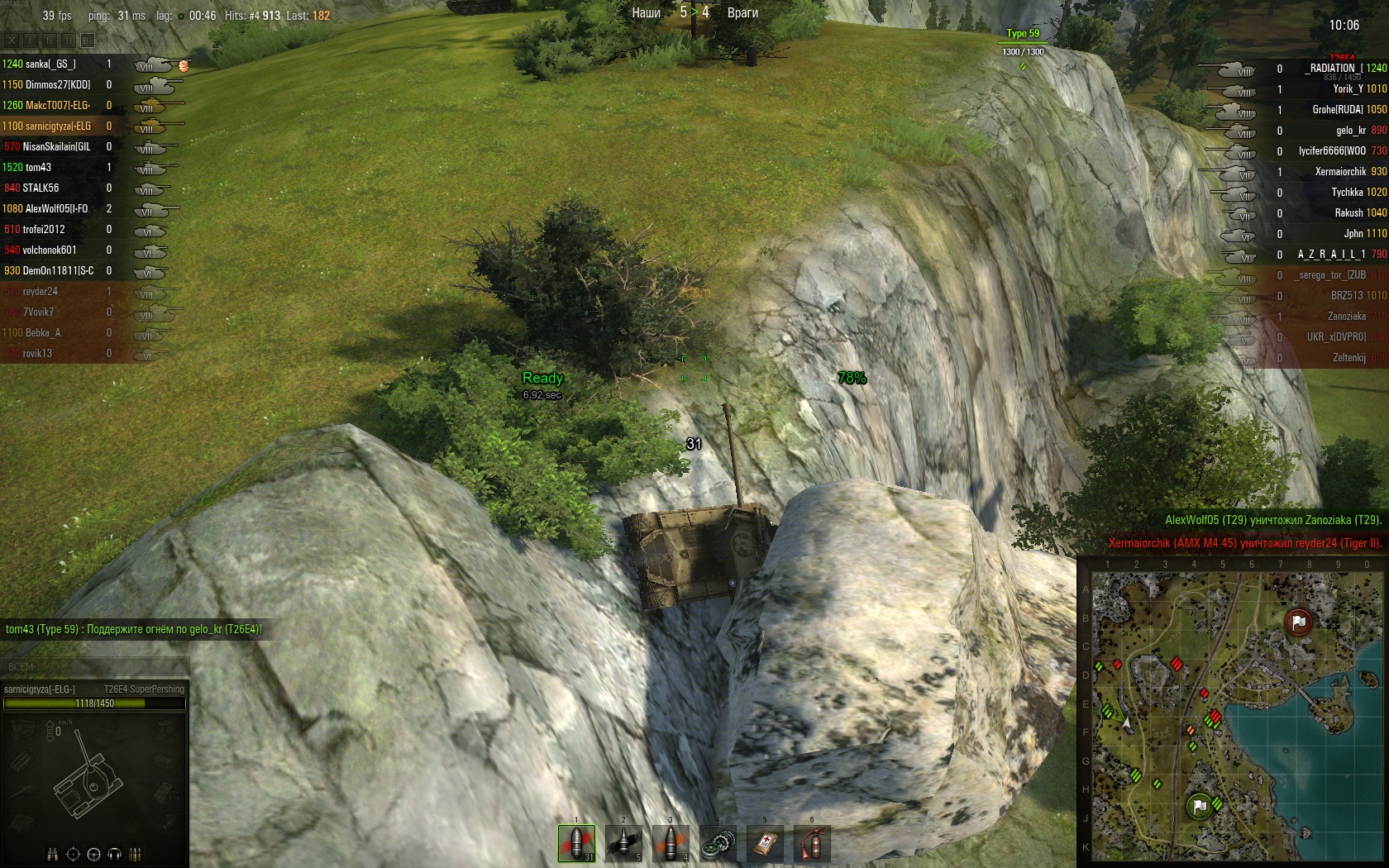Viewport: 1389px width, 868px height.
Task: Click enemy gelo_kr in the enemy list
Action: (1349, 131)
